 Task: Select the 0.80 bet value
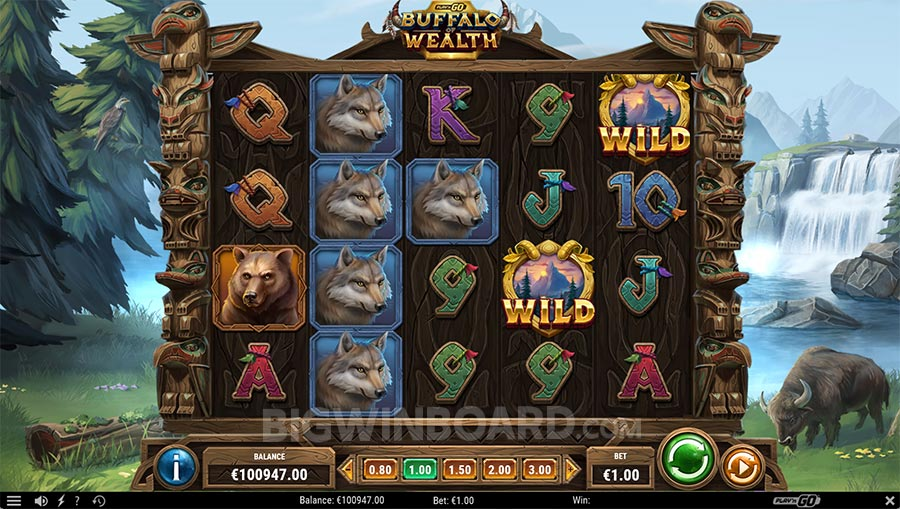pyautogui.click(x=379, y=469)
